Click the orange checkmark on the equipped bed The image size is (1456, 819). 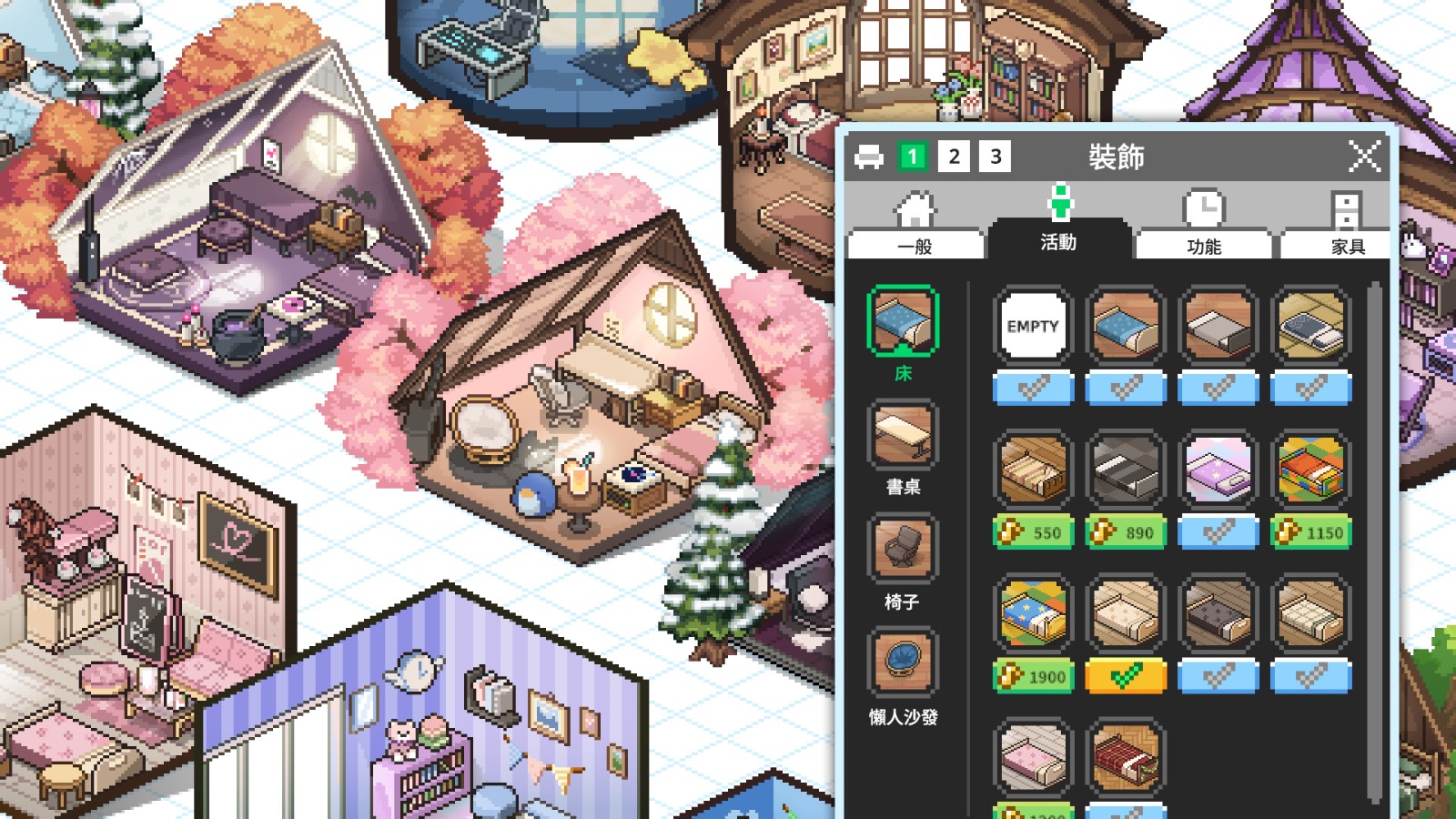[1127, 676]
